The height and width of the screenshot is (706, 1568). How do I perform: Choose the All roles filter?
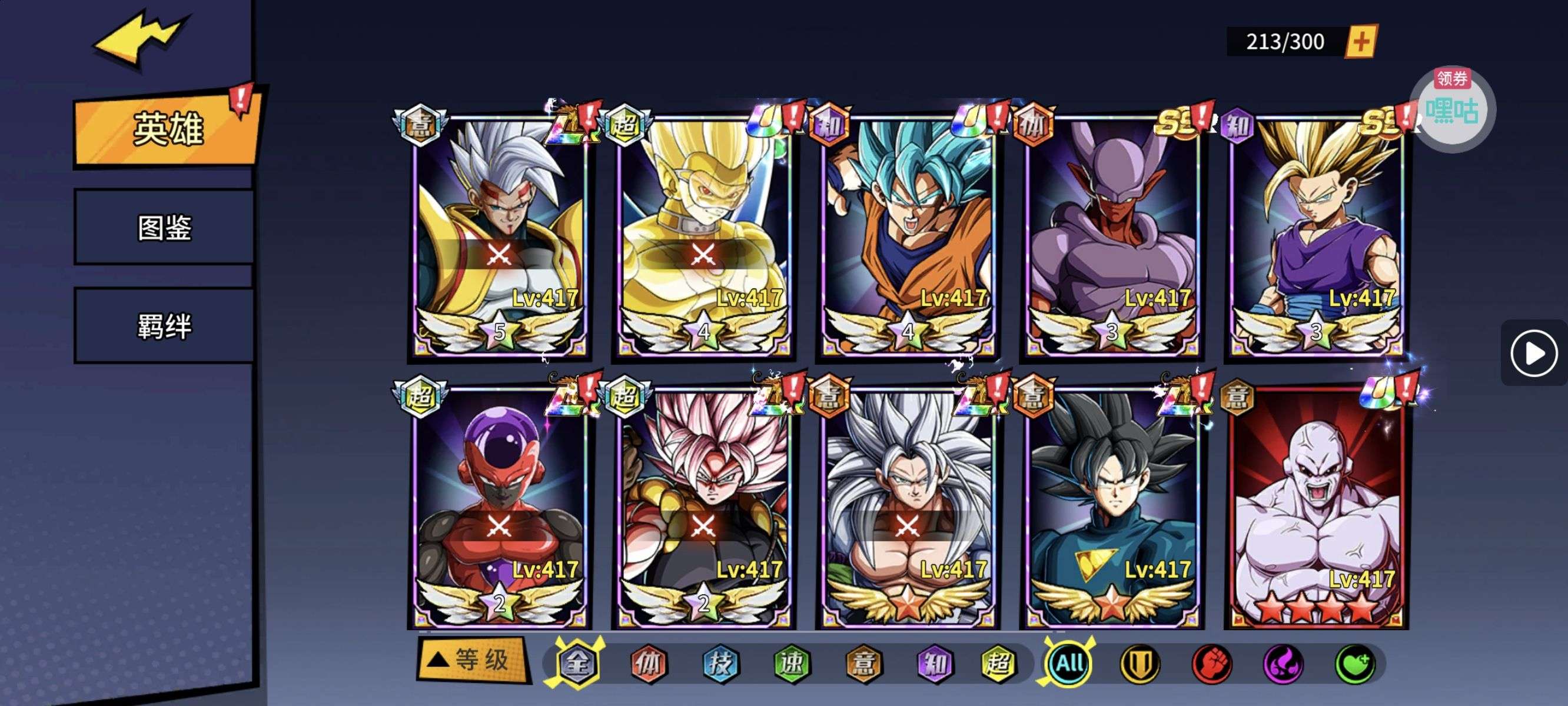(1069, 663)
